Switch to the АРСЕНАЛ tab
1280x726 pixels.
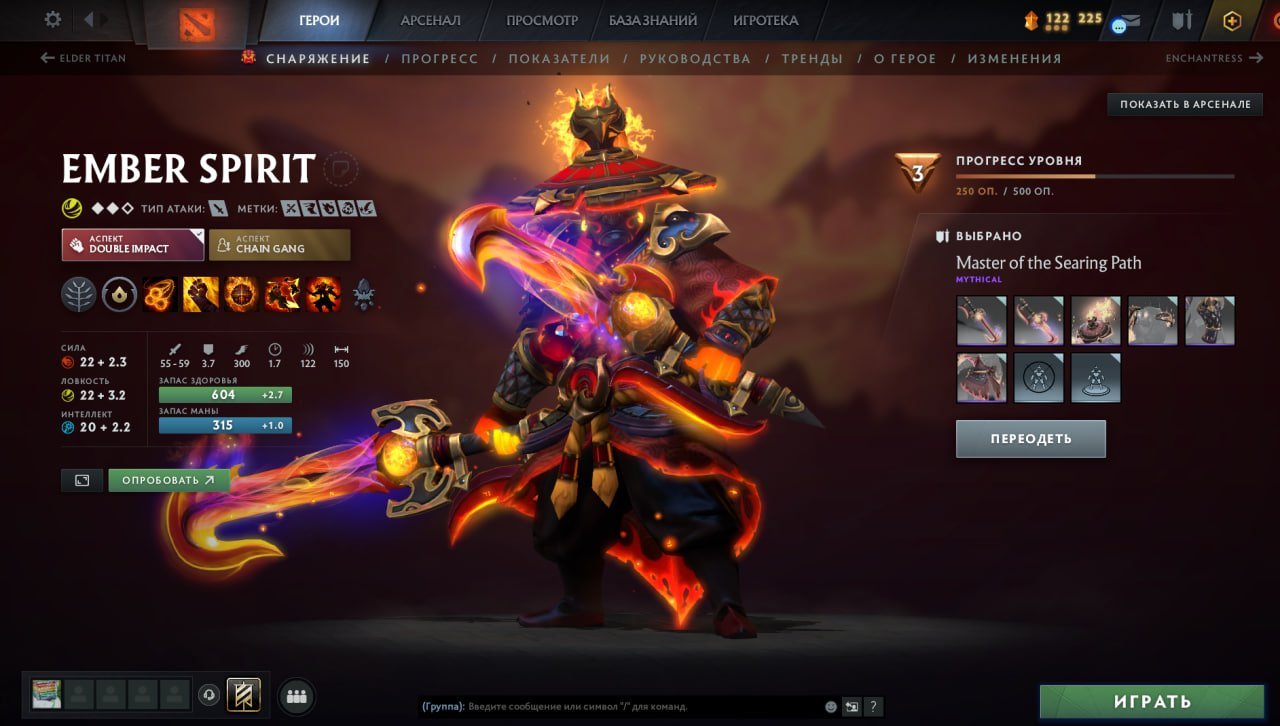pos(429,19)
